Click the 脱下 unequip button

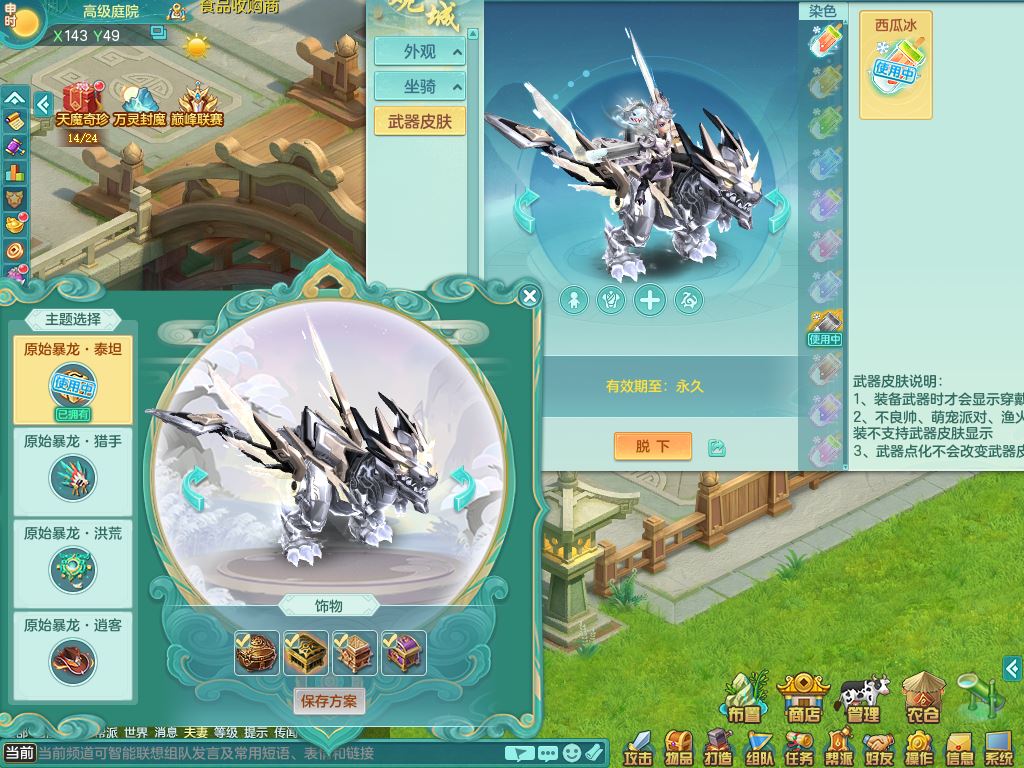[652, 446]
